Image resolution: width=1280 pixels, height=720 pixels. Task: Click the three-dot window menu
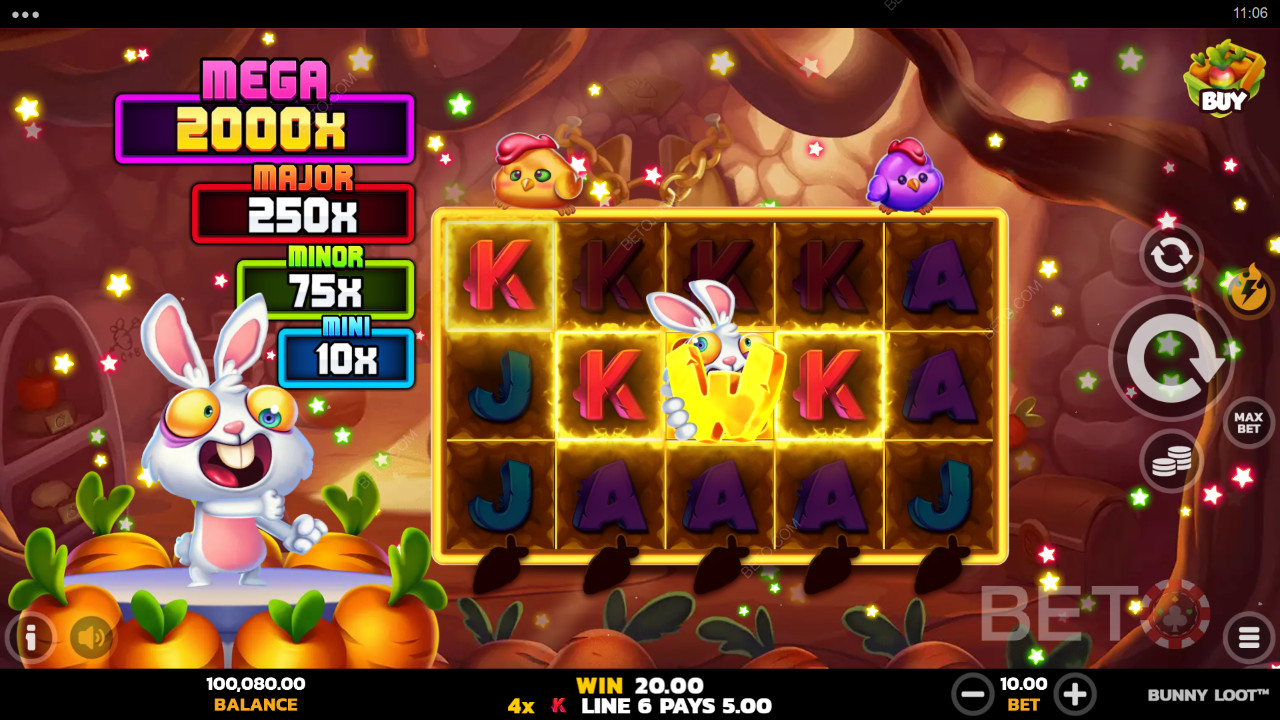coord(25,14)
